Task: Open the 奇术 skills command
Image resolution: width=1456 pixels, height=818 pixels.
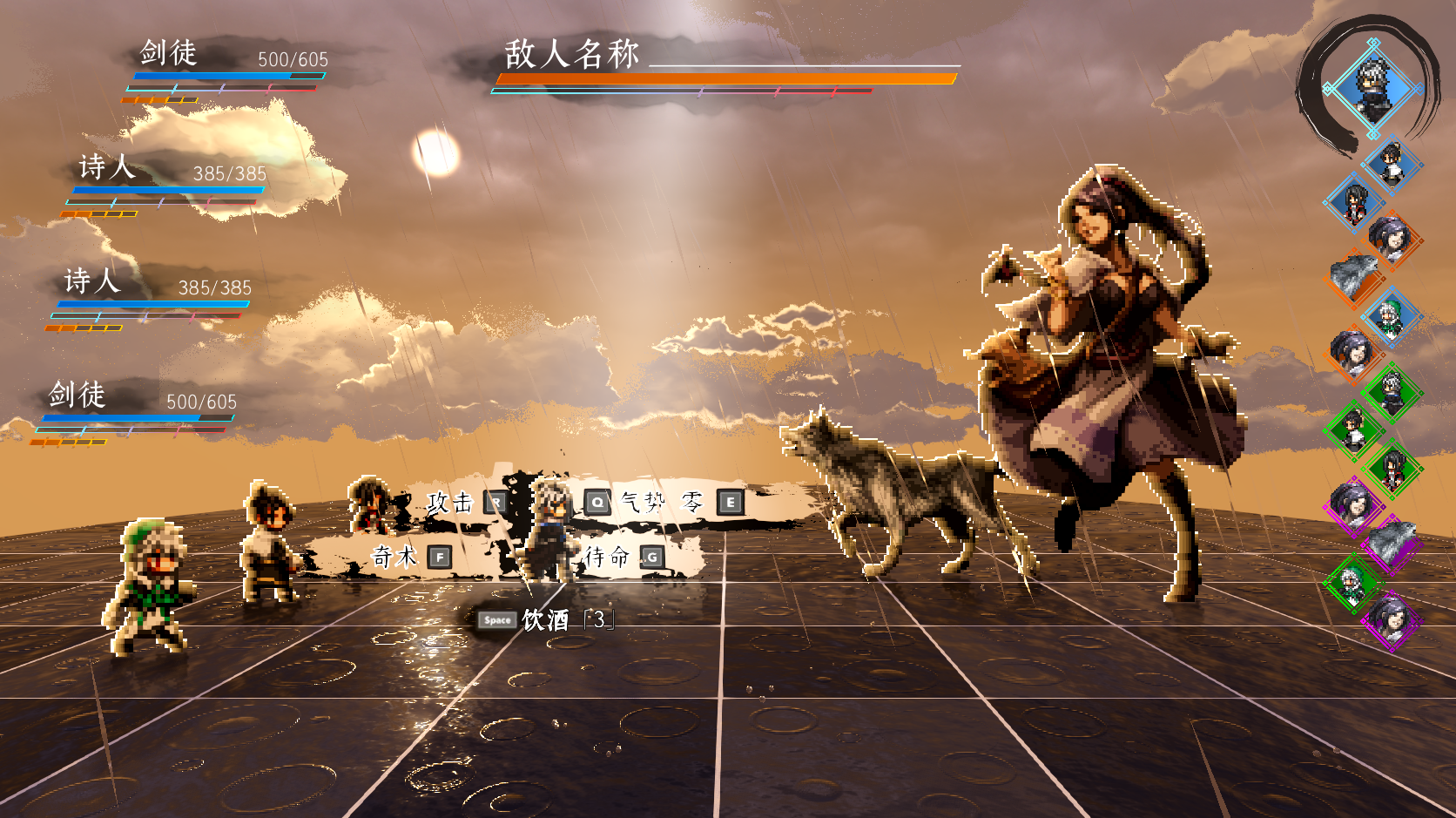Action: coord(394,556)
